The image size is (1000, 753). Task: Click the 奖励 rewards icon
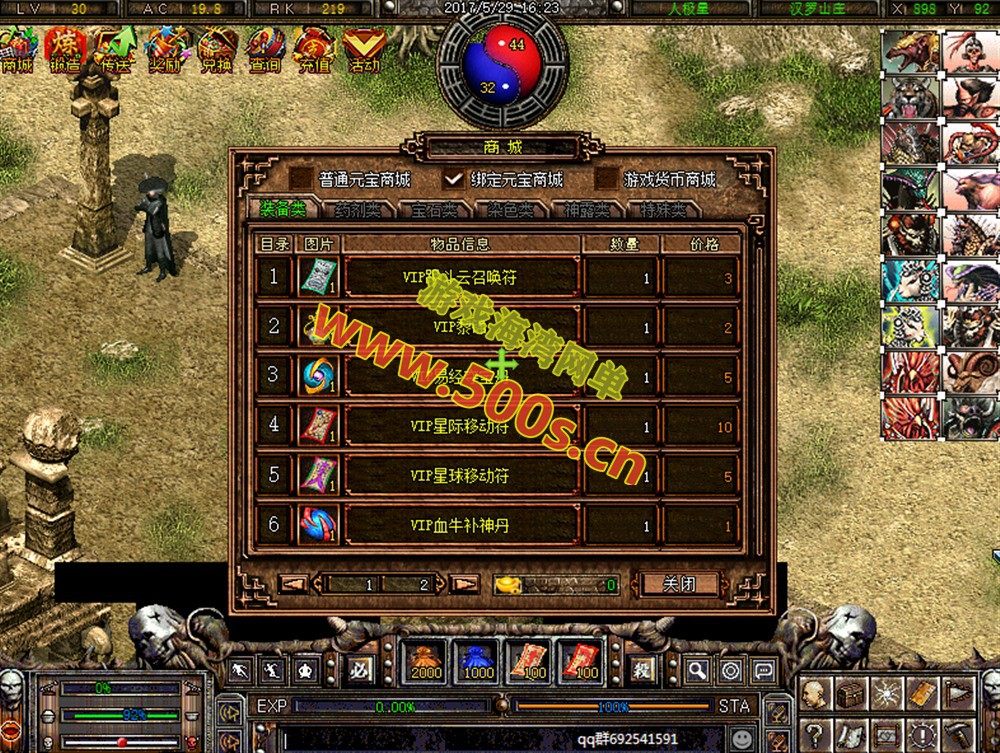[165, 48]
